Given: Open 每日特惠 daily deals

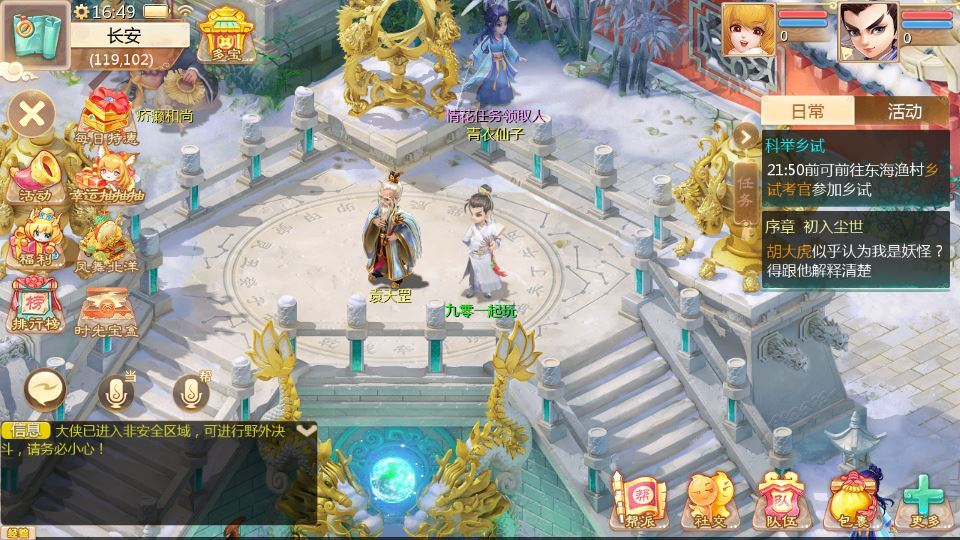Looking at the screenshot, I should point(110,116).
